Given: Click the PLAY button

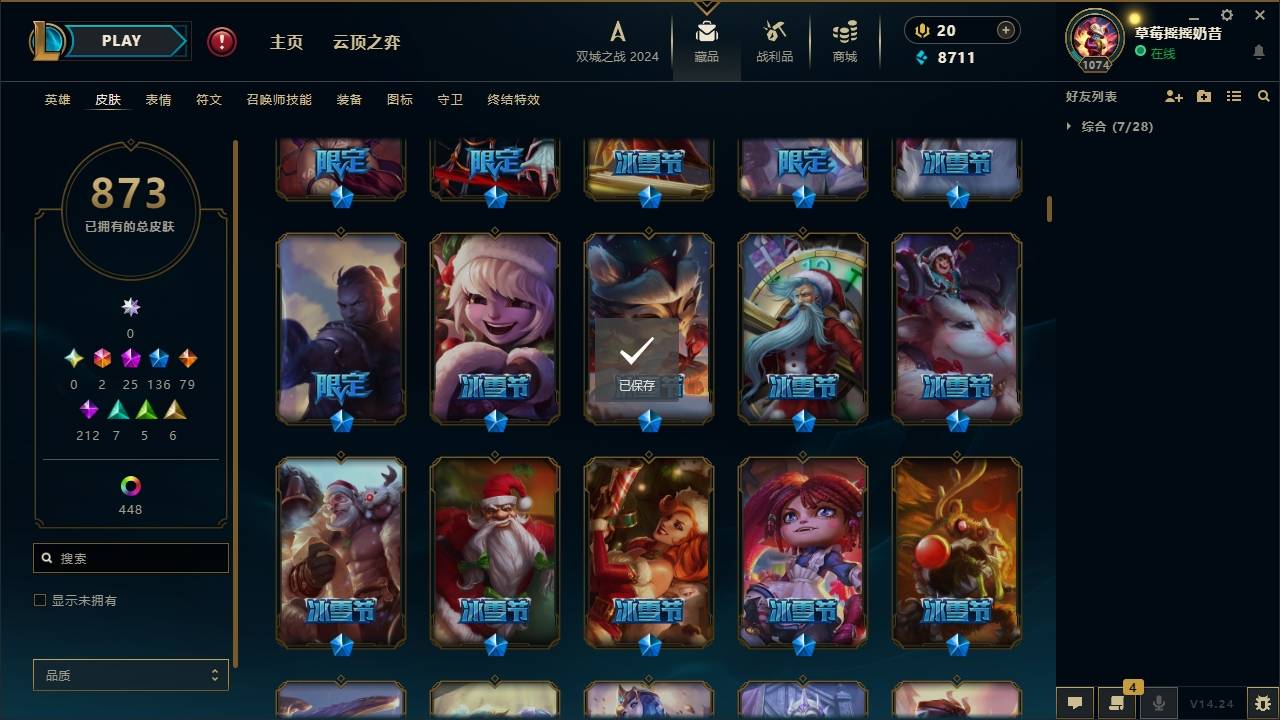Looking at the screenshot, I should point(120,40).
